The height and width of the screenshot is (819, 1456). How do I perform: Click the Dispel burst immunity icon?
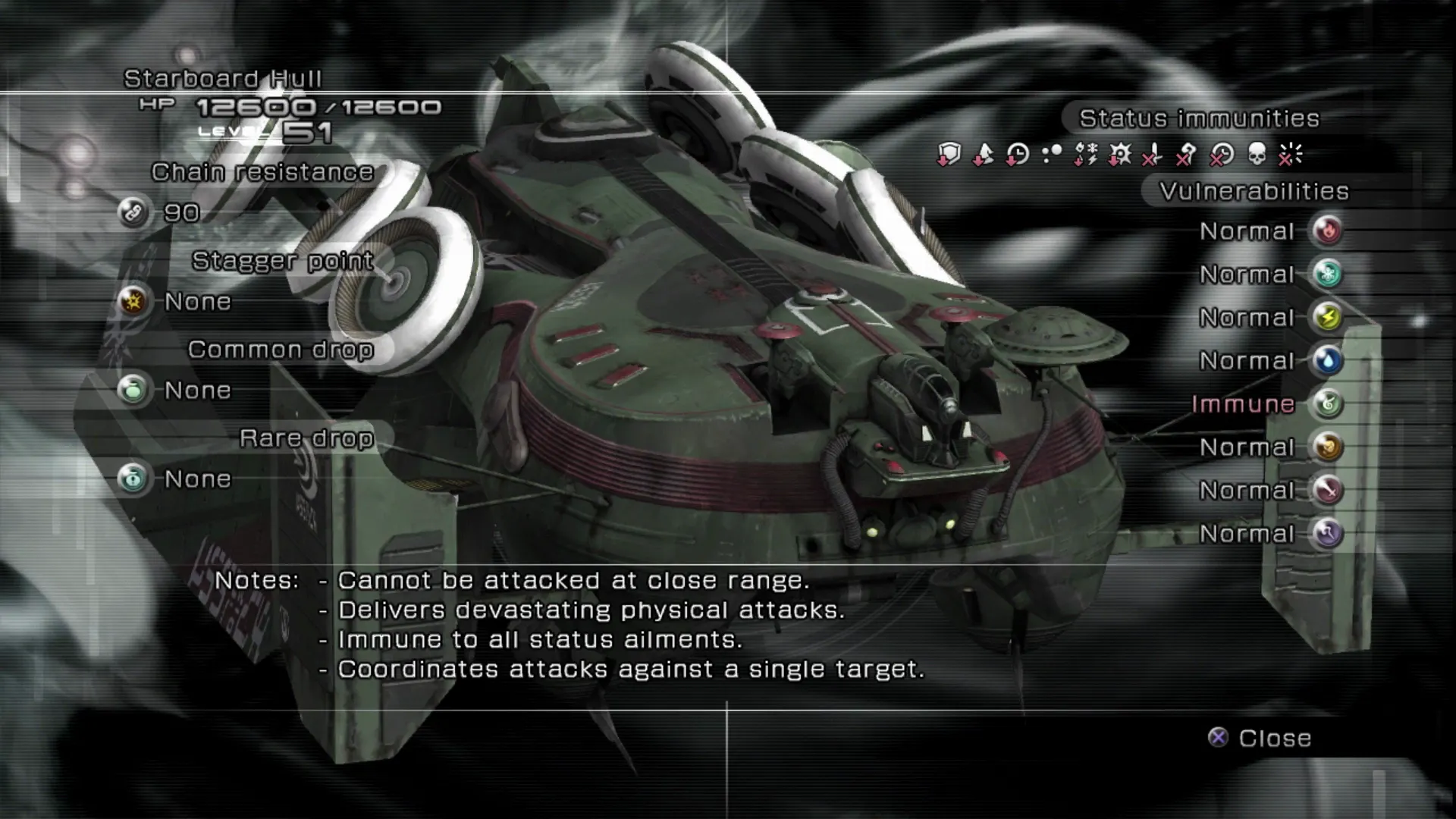[x=1290, y=155]
